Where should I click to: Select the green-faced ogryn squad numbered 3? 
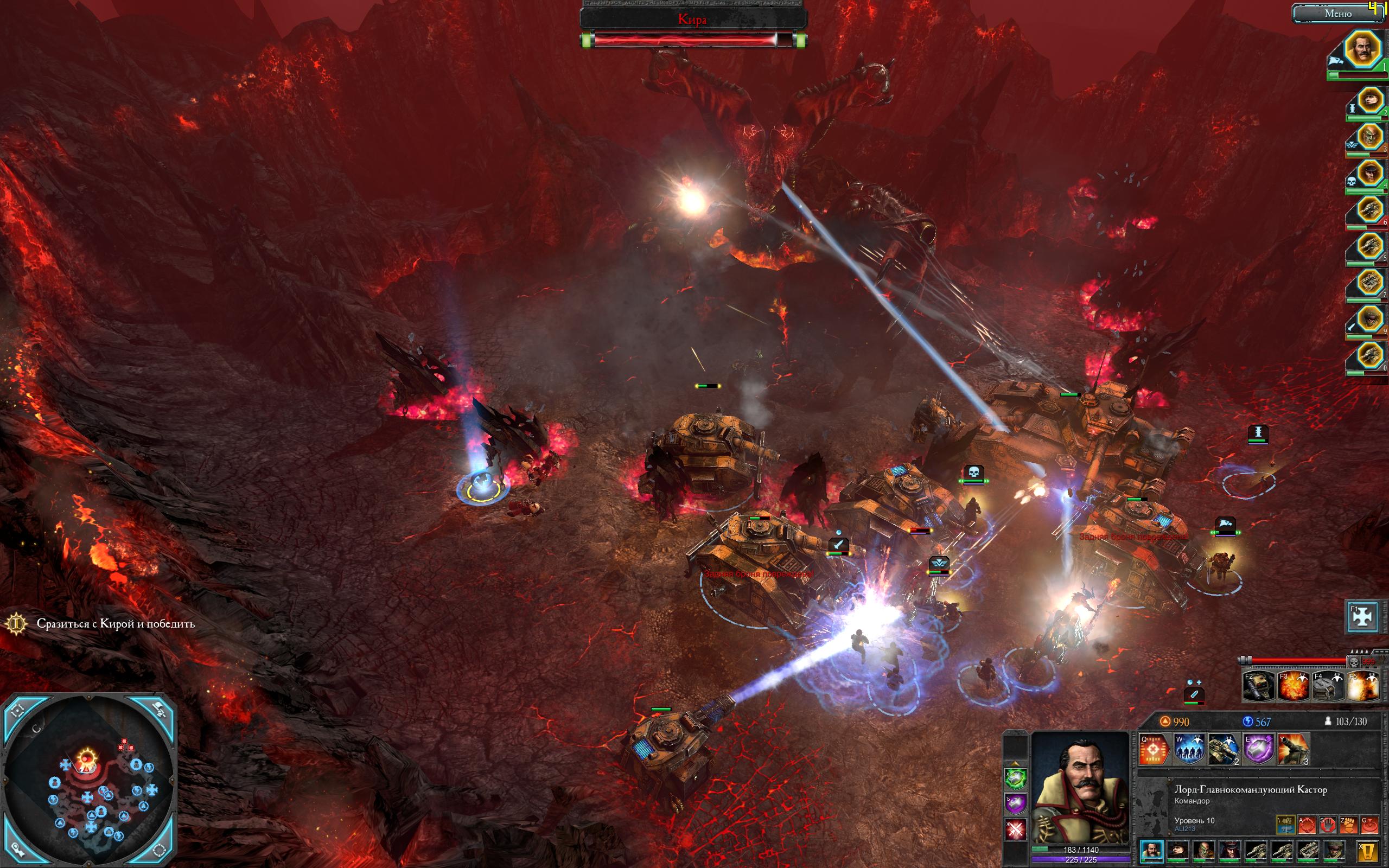(x=1369, y=137)
